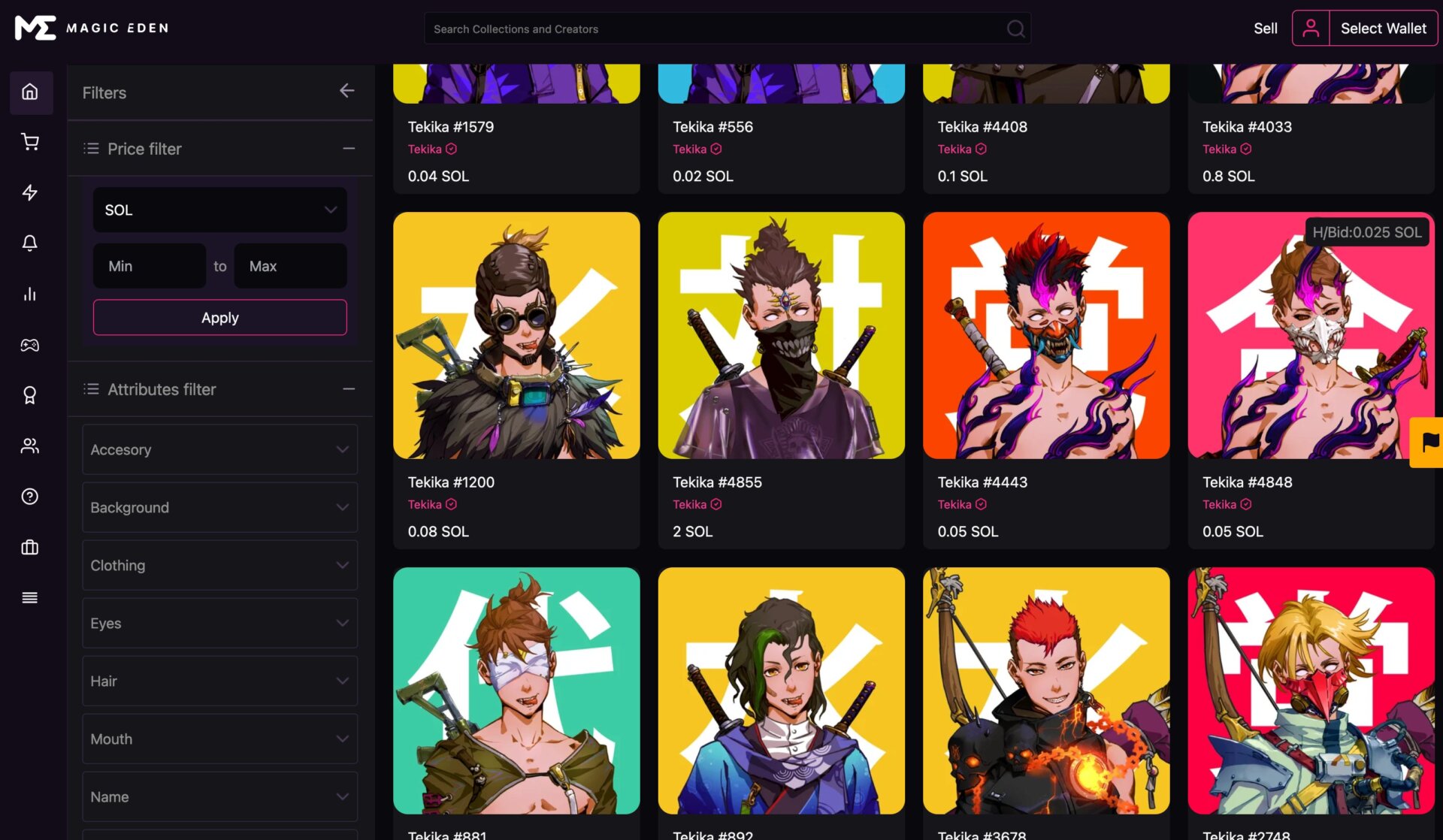Viewport: 1443px width, 840px height.
Task: Open the SOL currency dropdown
Action: pos(219,210)
